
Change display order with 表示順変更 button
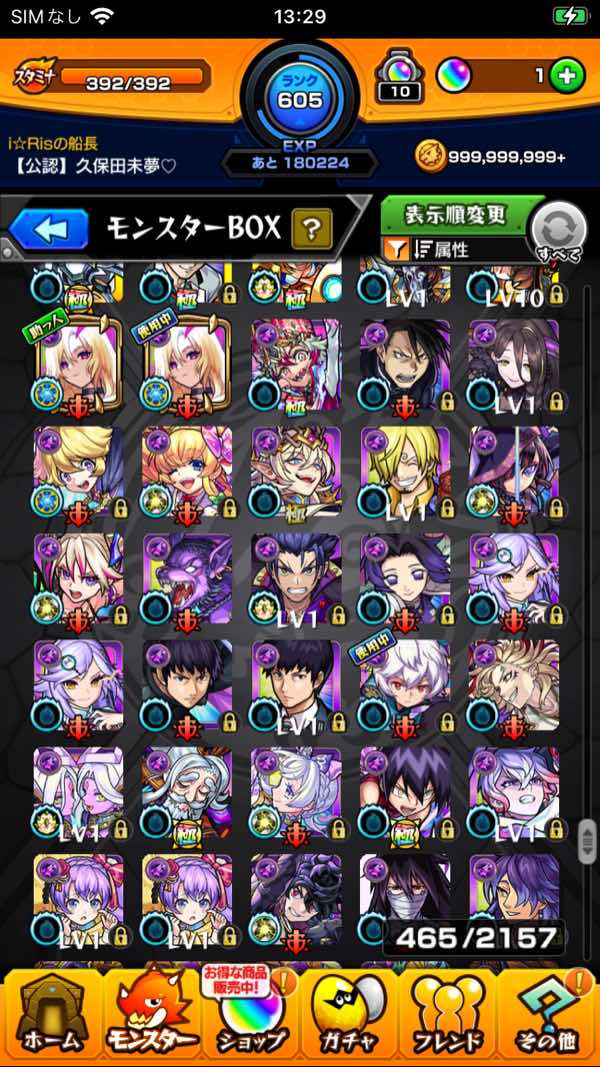point(458,215)
